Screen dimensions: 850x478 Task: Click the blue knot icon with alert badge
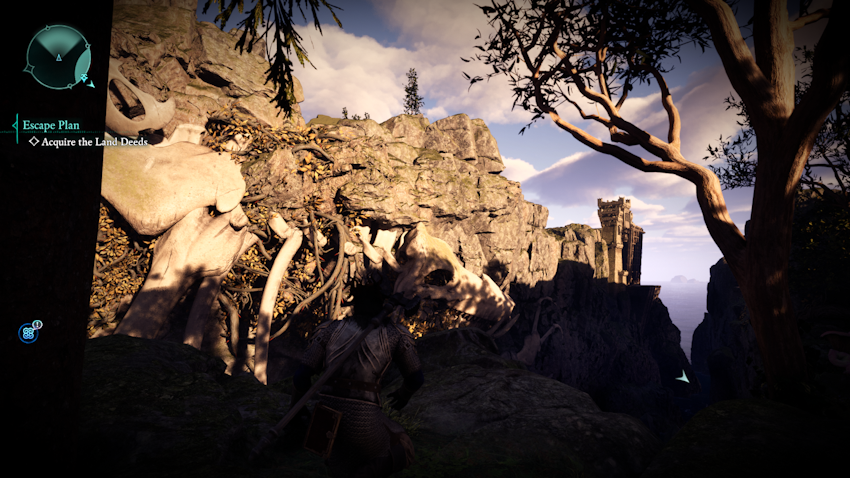tap(28, 333)
